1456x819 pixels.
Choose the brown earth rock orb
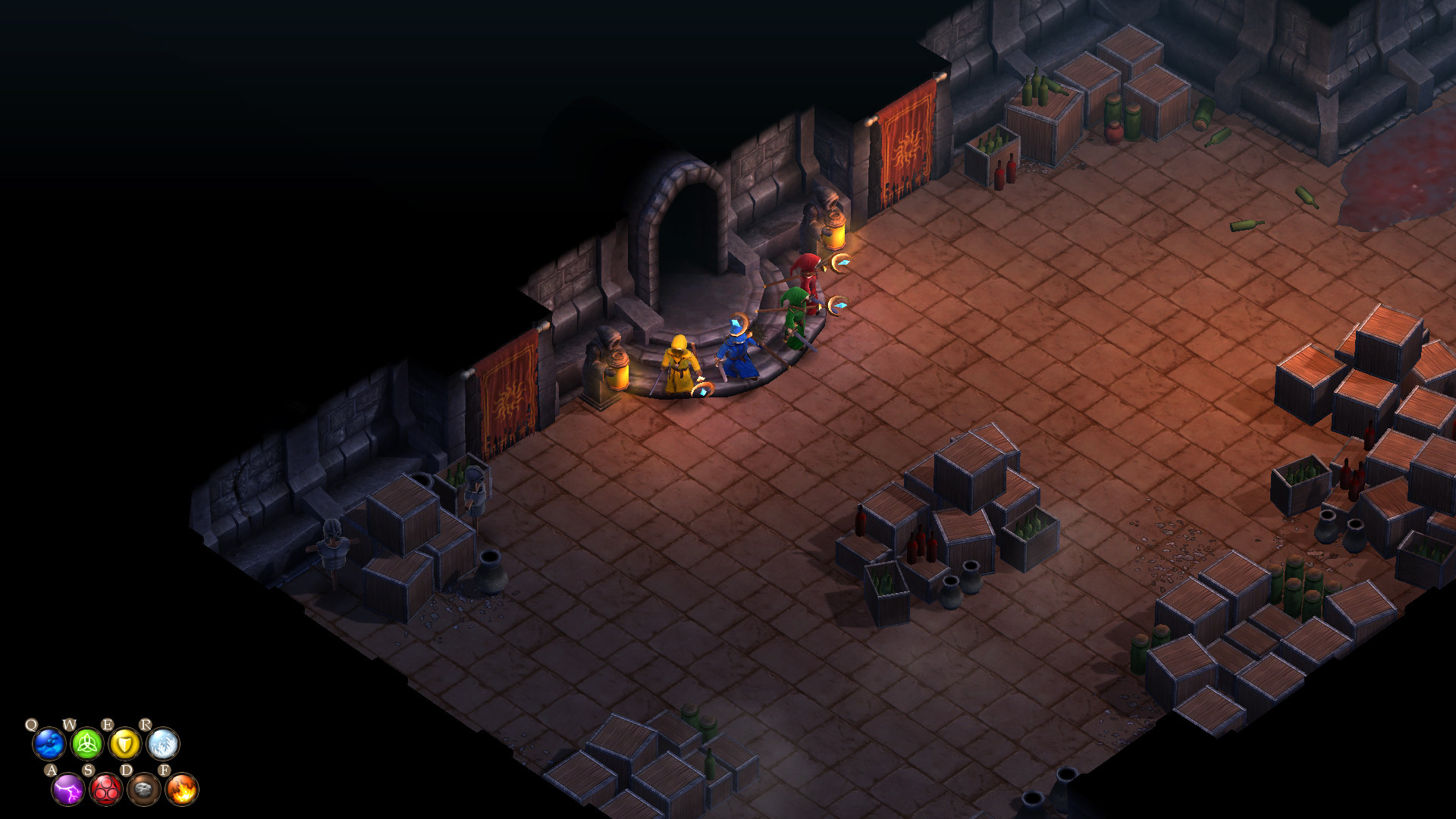[x=144, y=789]
